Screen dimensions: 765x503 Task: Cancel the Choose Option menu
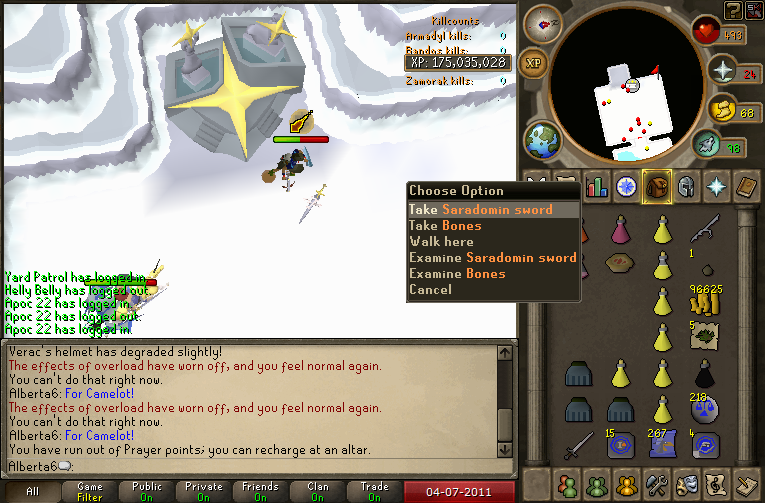coord(430,290)
